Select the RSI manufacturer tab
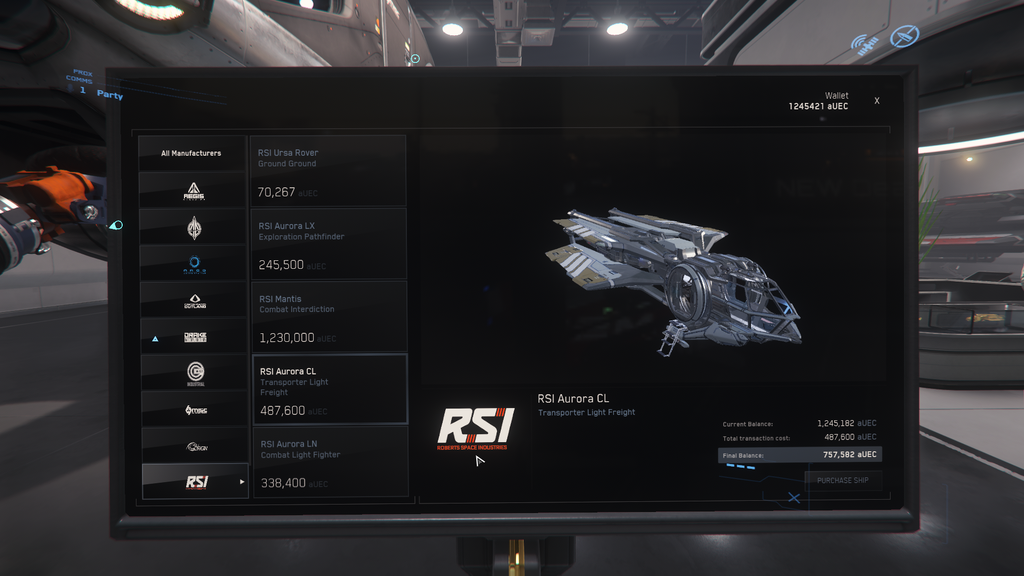The height and width of the screenshot is (576, 1024). 194,482
